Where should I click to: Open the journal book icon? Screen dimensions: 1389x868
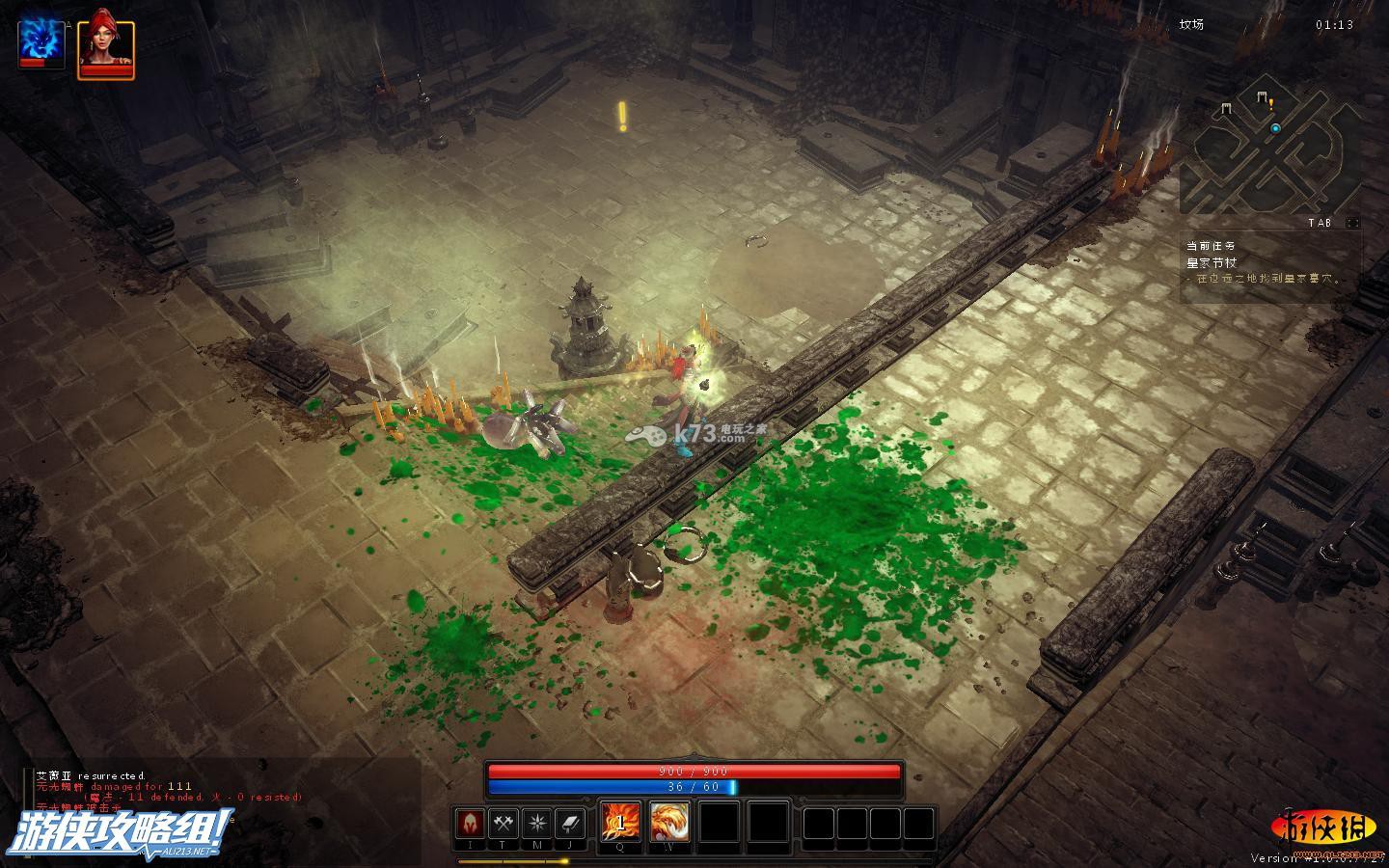570,824
